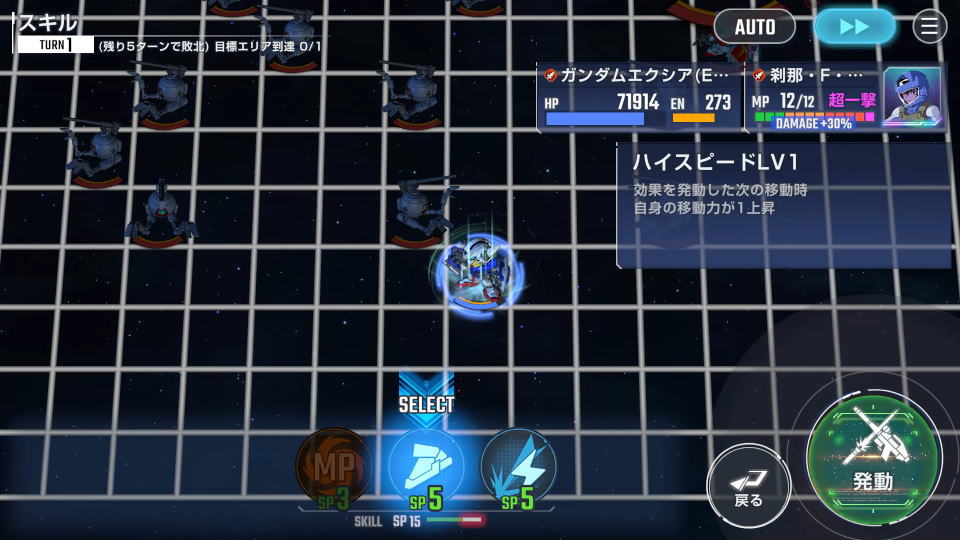Open the ガンダムエクシア unit status panel
Screen dimensions: 960x540
coord(640,98)
